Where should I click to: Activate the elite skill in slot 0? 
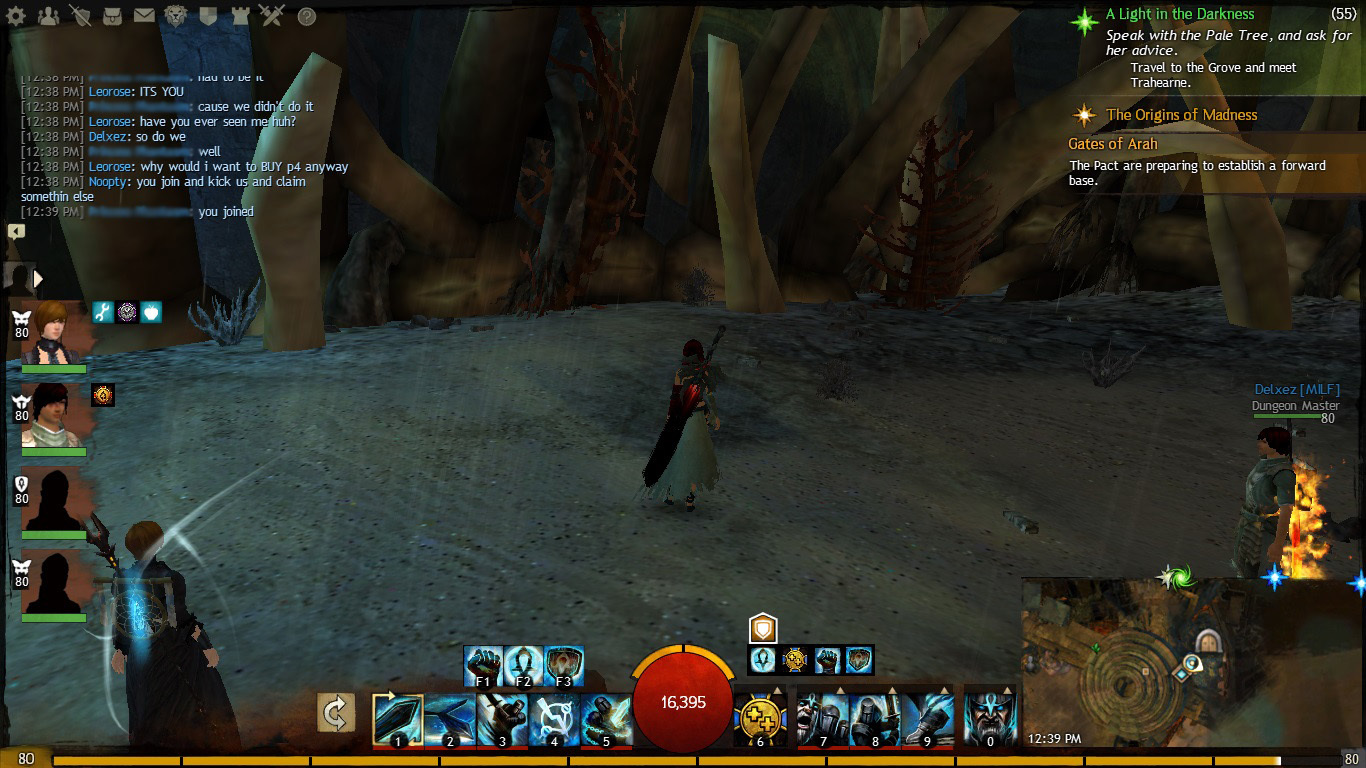(x=990, y=720)
